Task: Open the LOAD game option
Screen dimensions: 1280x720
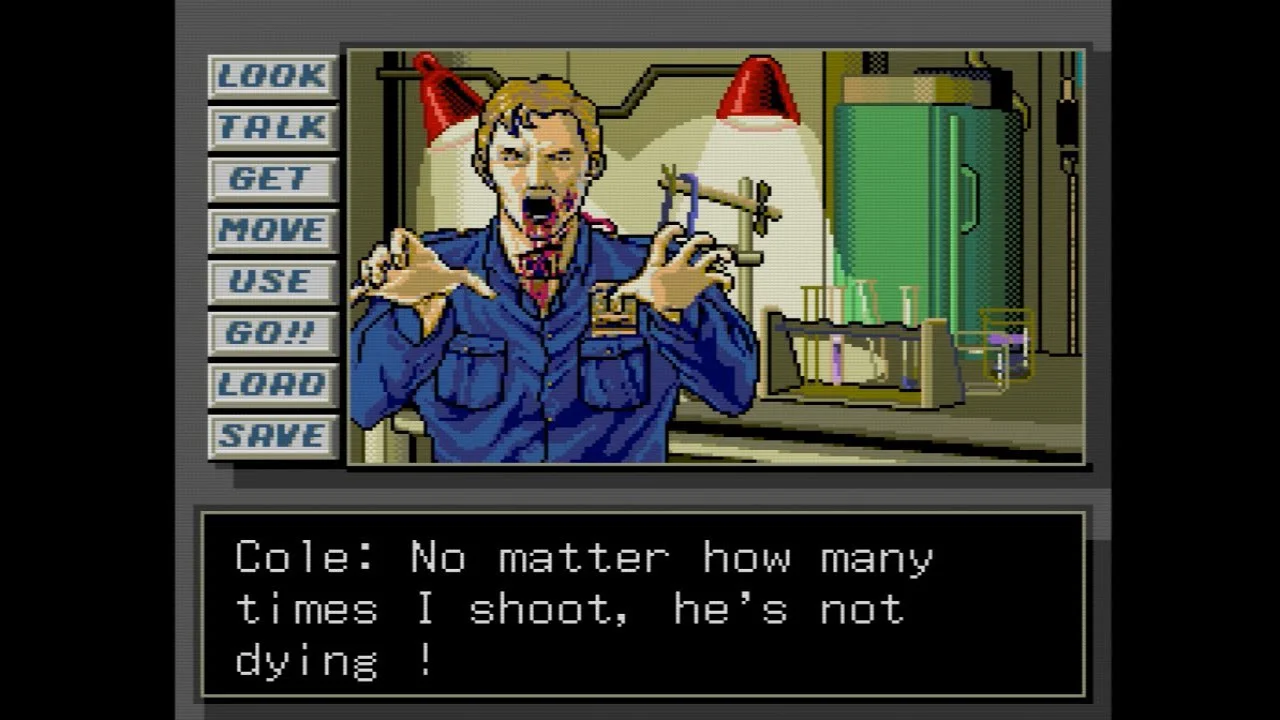Action: point(272,385)
